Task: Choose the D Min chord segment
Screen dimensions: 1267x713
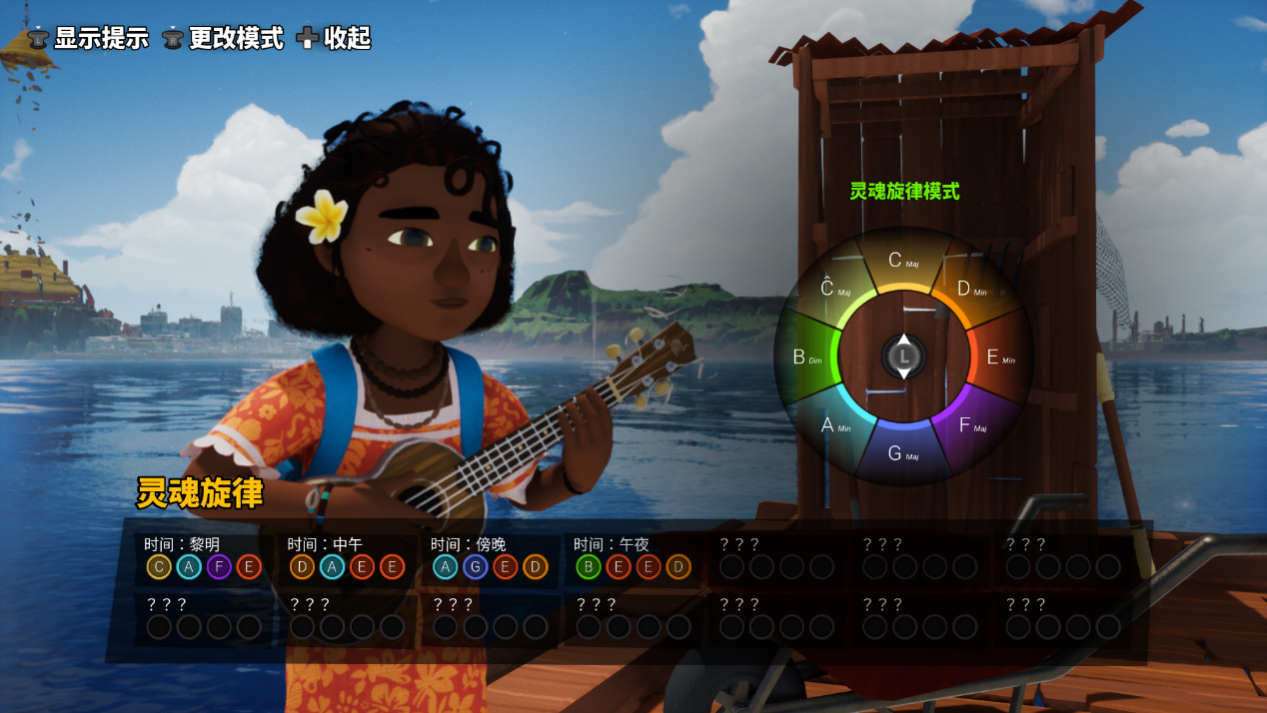Action: (969, 289)
